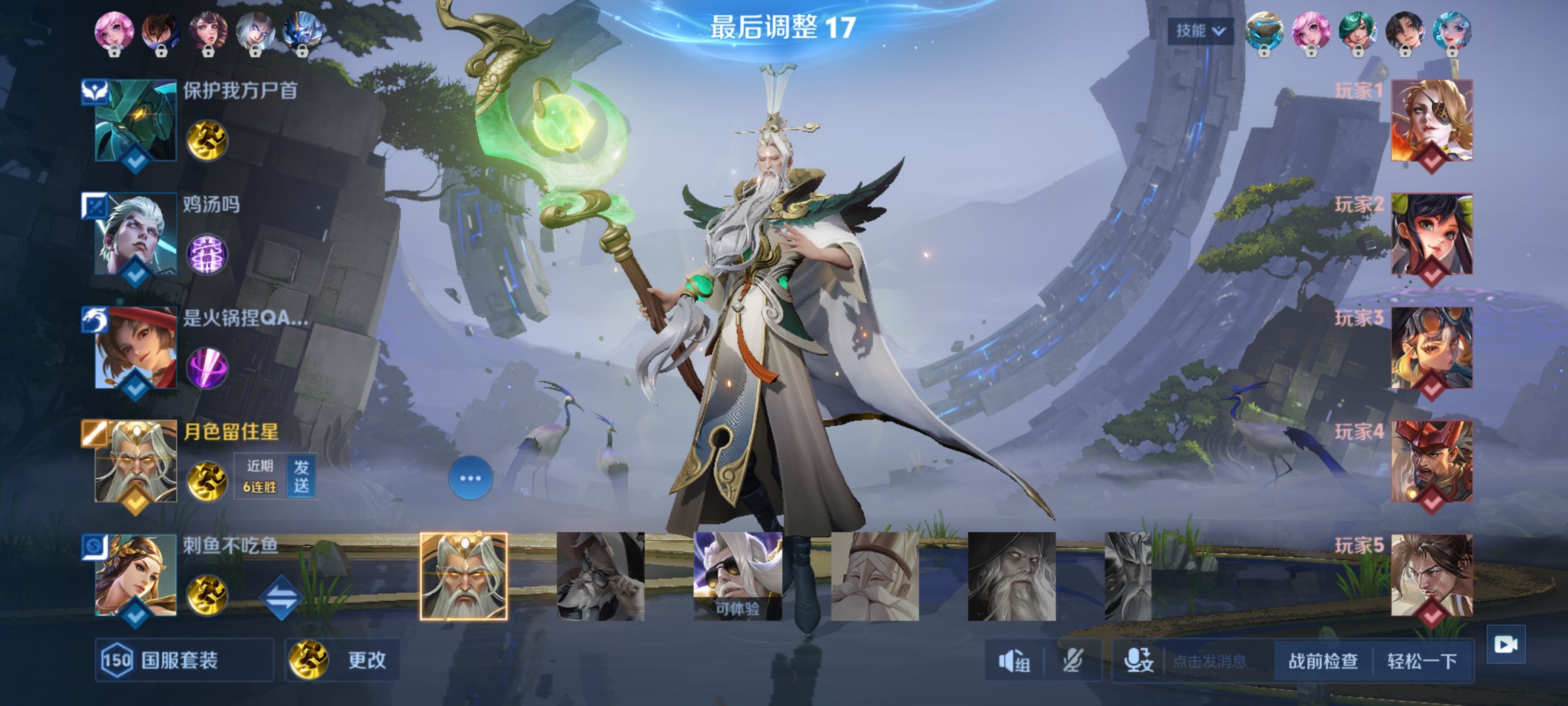Select the 可体验 trial skin thumbnail
Viewport: 1568px width, 706px height.
[x=737, y=576]
